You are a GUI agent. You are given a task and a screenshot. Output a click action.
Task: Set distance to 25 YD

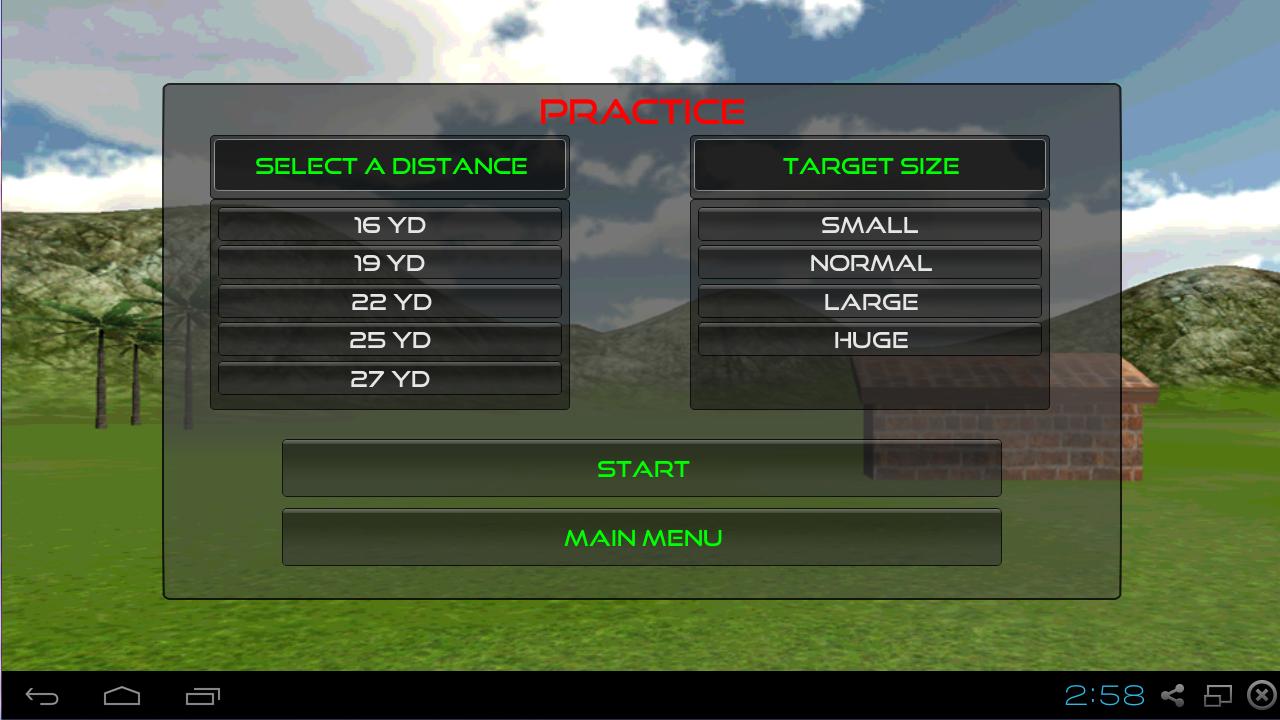coord(390,340)
